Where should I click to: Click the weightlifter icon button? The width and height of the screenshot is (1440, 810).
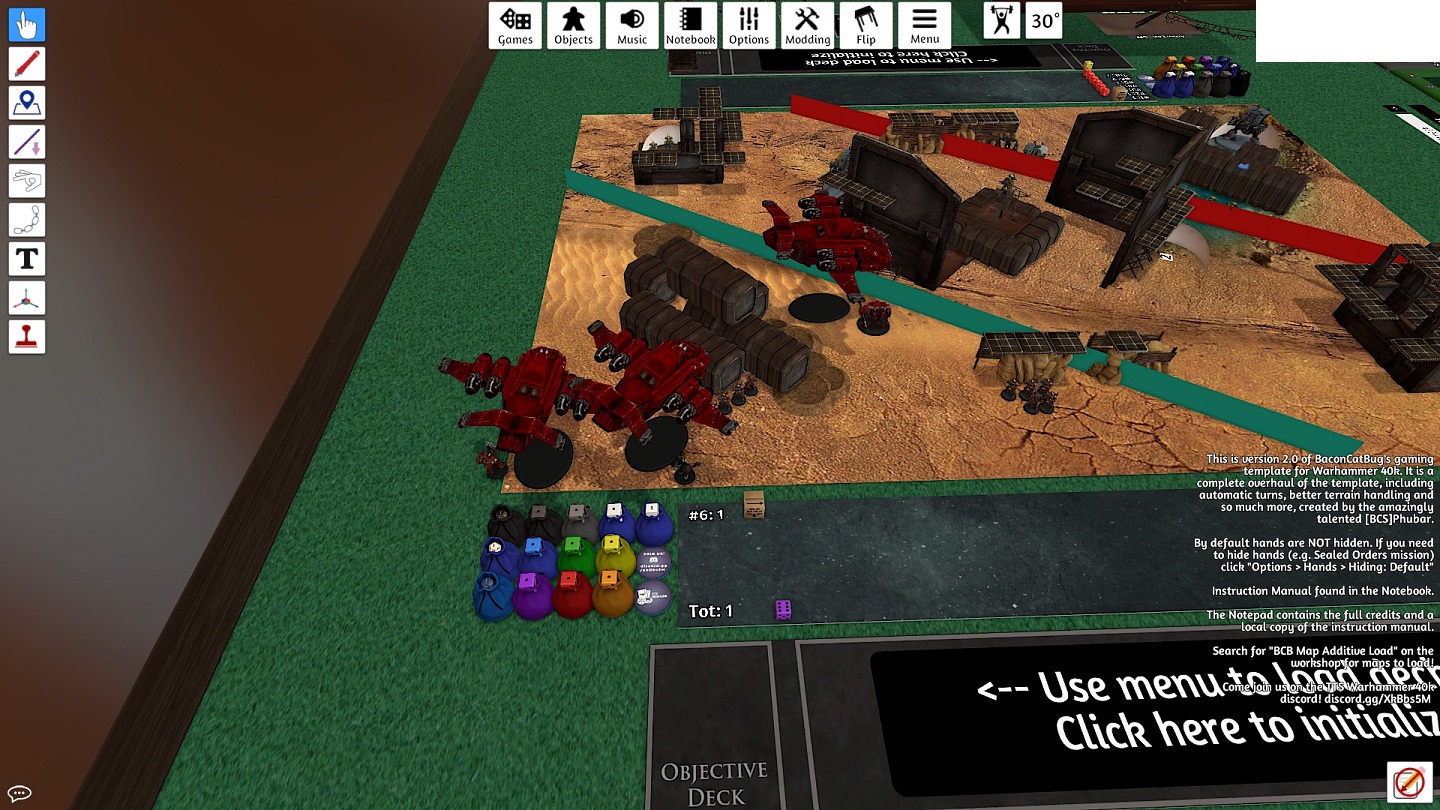tap(1001, 21)
